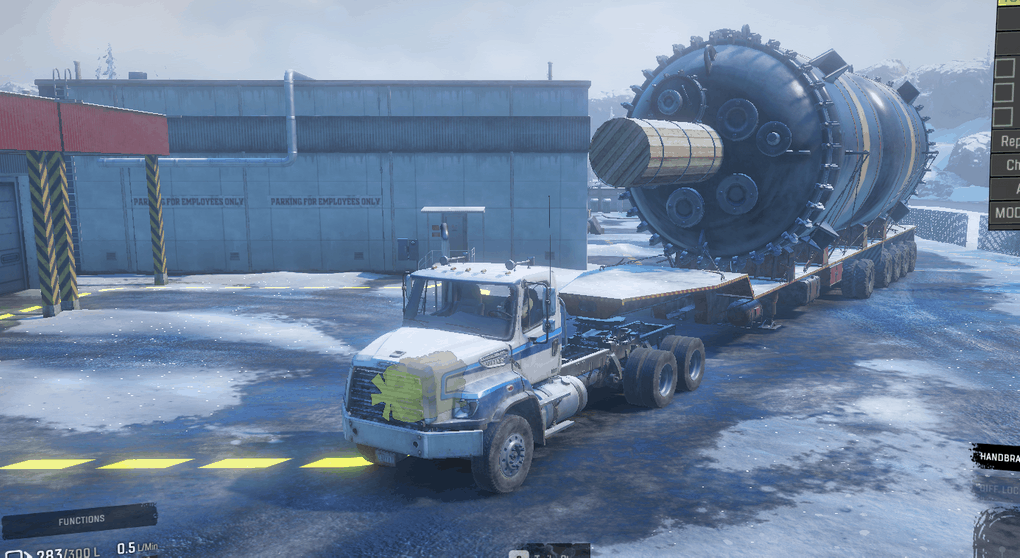The height and width of the screenshot is (558, 1020).
Task: Choose the entry starting with "Rep"
Action: 1006,141
